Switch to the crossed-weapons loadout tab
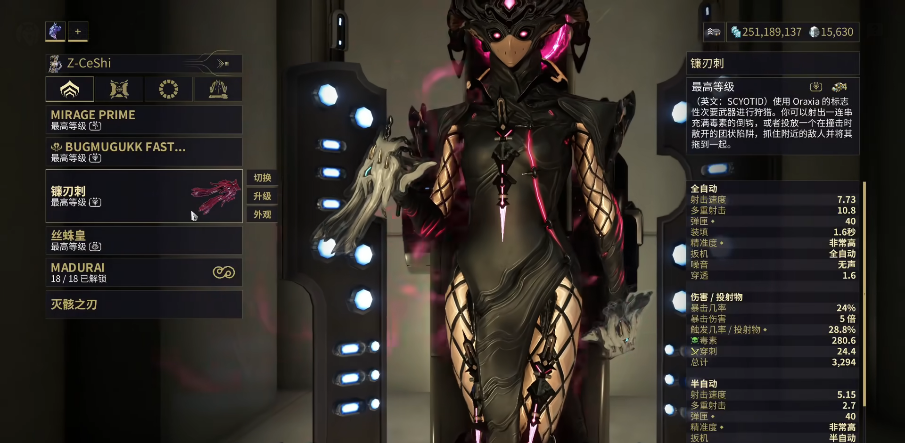Screen dimensions: 905x443 [119, 90]
